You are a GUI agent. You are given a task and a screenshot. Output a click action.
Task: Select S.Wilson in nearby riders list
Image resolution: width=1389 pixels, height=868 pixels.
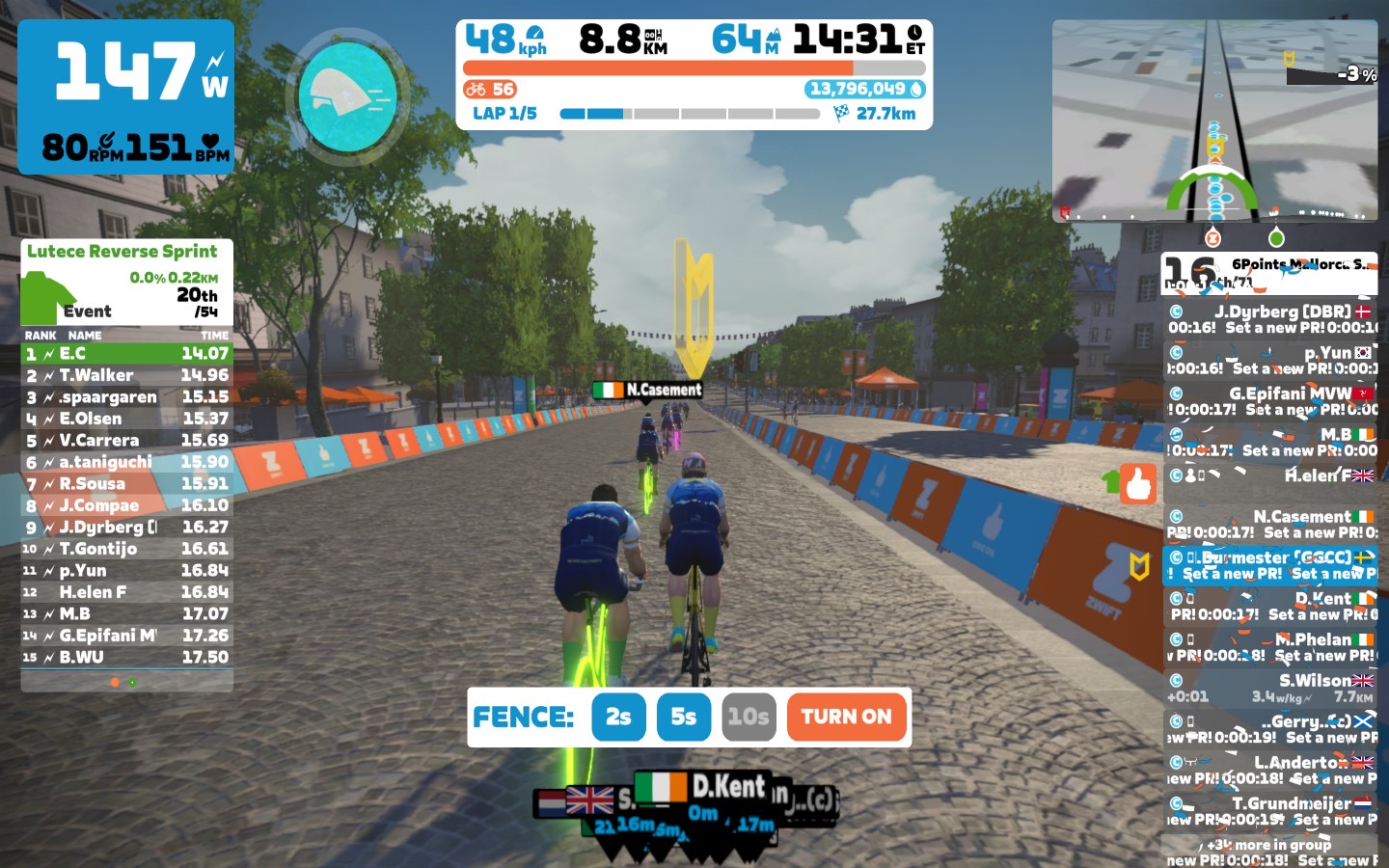[x=1270, y=688]
